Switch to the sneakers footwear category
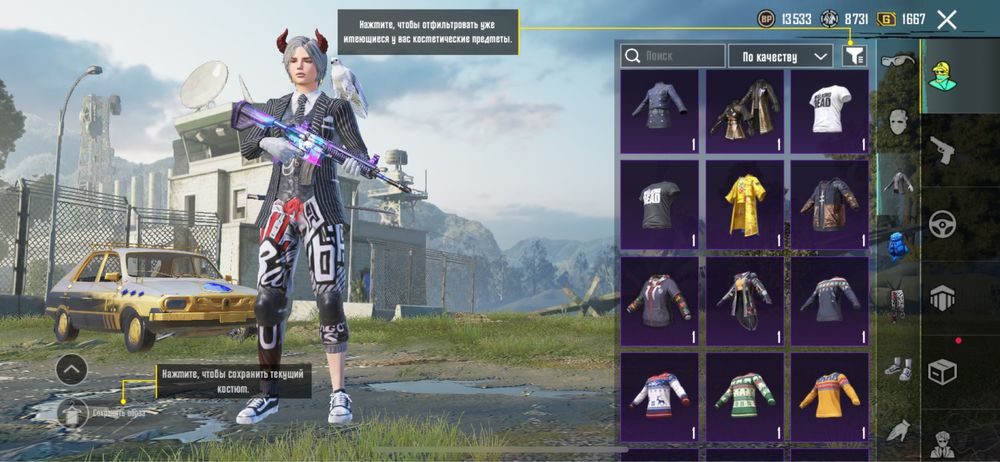 [896, 367]
